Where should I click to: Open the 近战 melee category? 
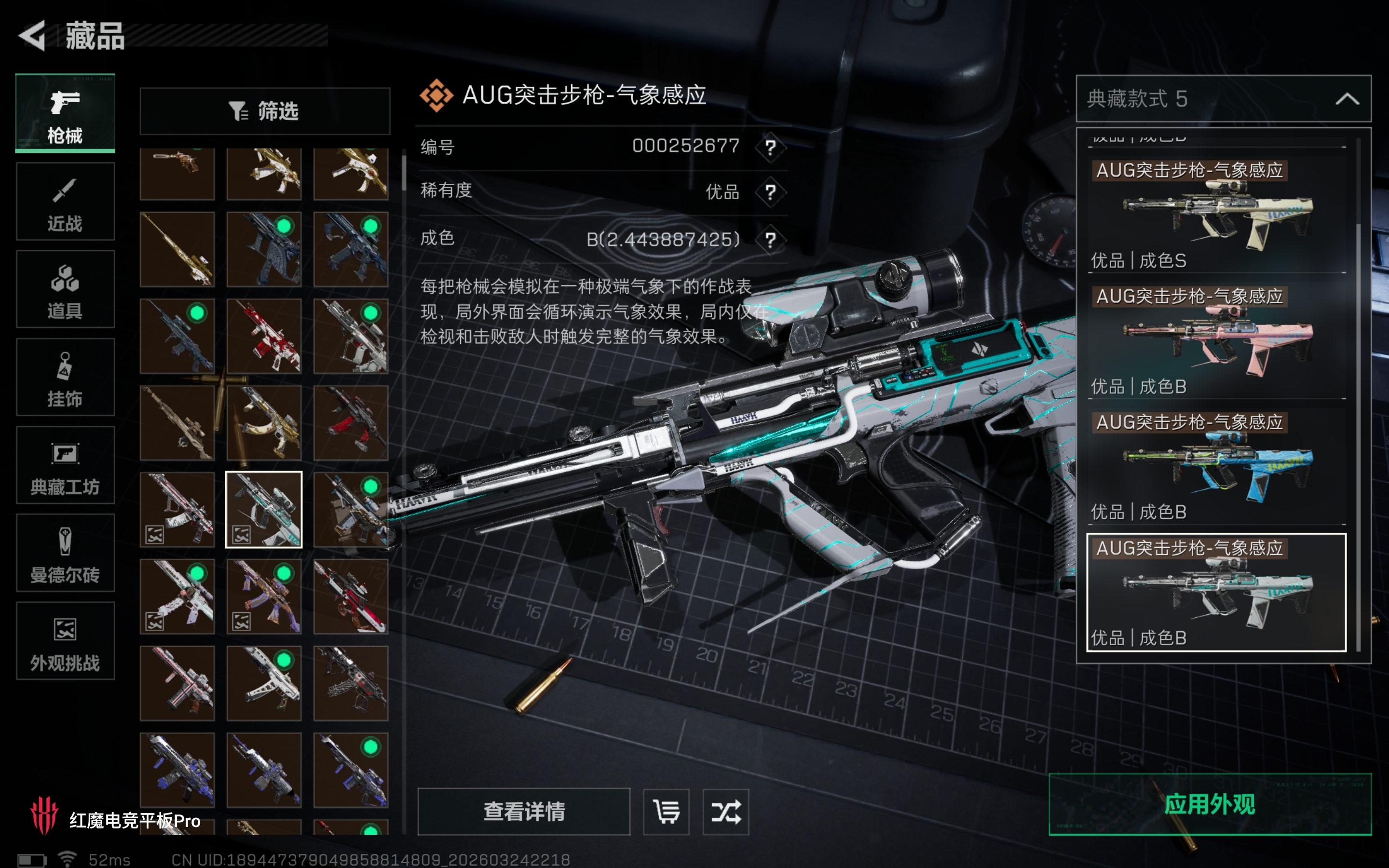(65, 202)
